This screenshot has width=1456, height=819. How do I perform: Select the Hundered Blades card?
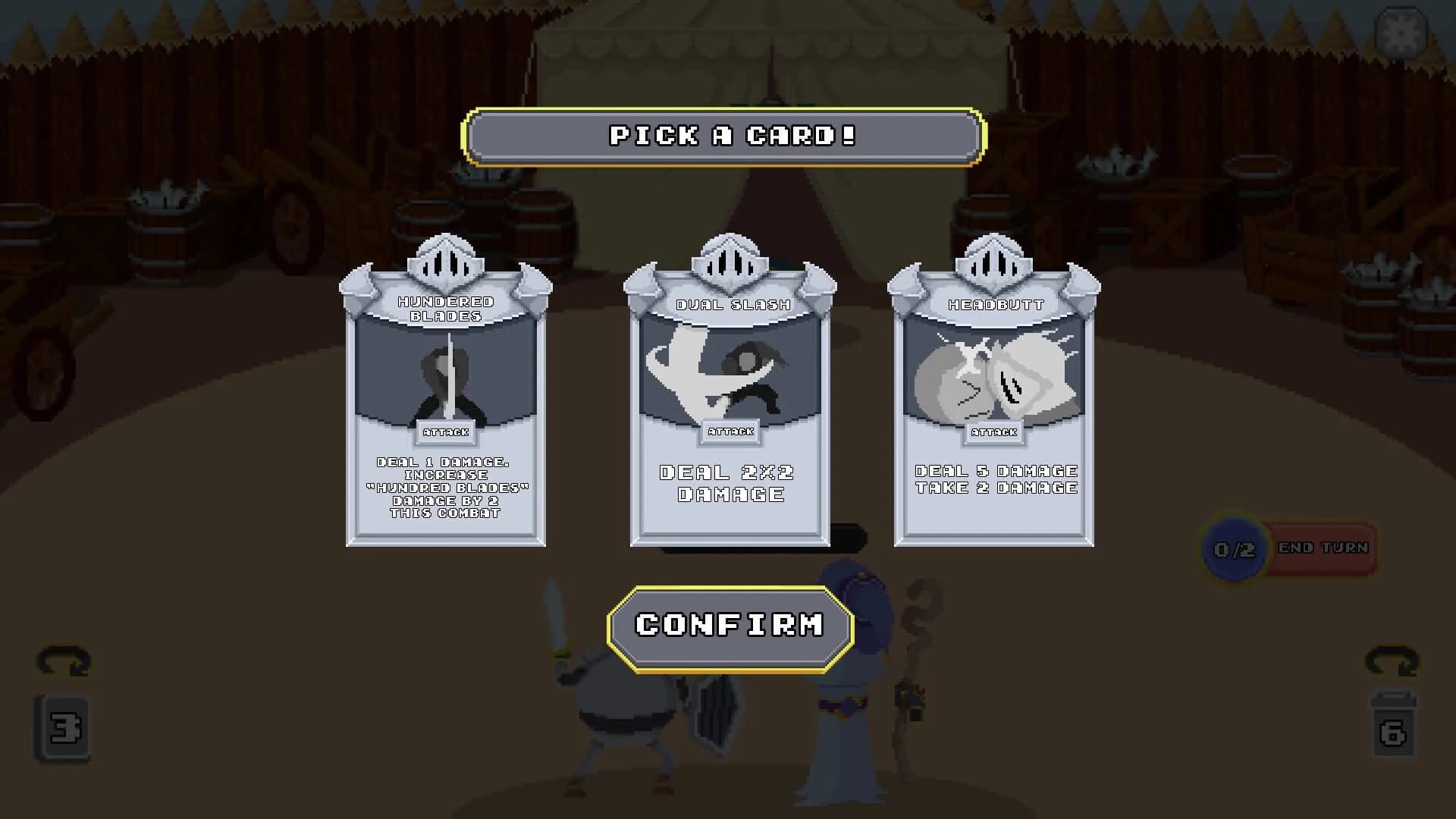pyautogui.click(x=447, y=409)
